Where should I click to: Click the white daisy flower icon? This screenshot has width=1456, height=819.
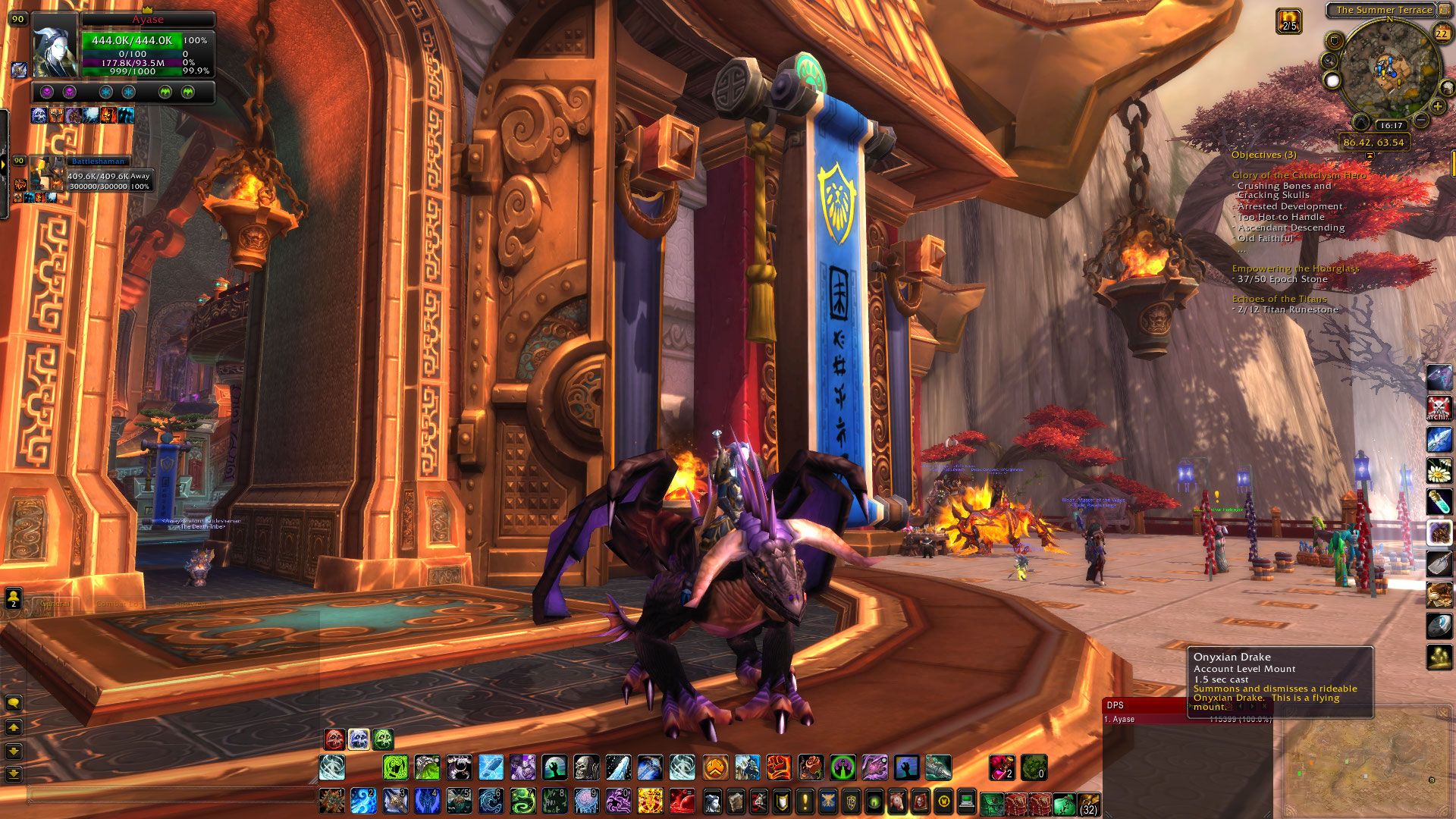click(1439, 470)
